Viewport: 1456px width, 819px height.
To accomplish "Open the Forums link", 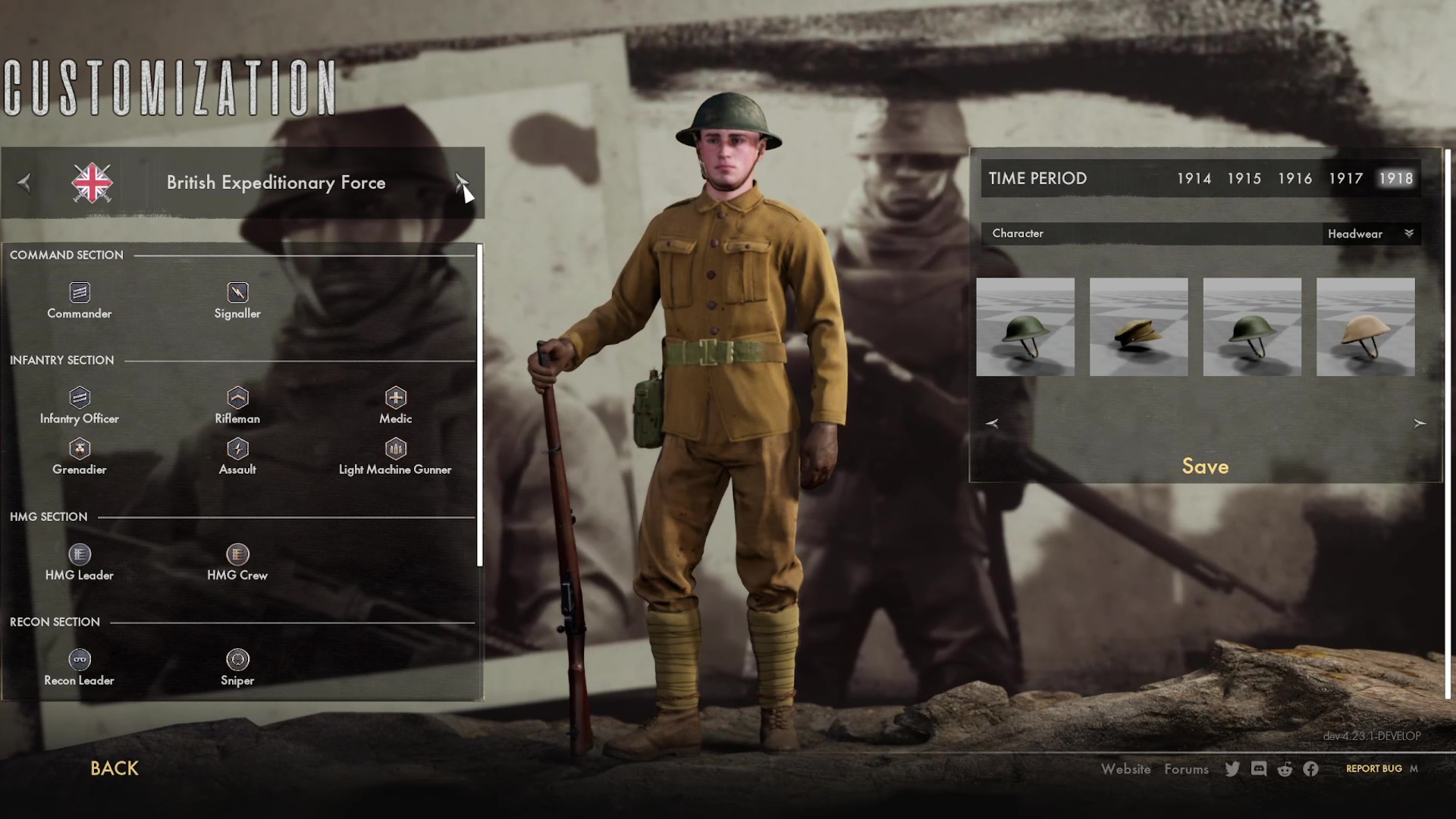I will click(1186, 769).
